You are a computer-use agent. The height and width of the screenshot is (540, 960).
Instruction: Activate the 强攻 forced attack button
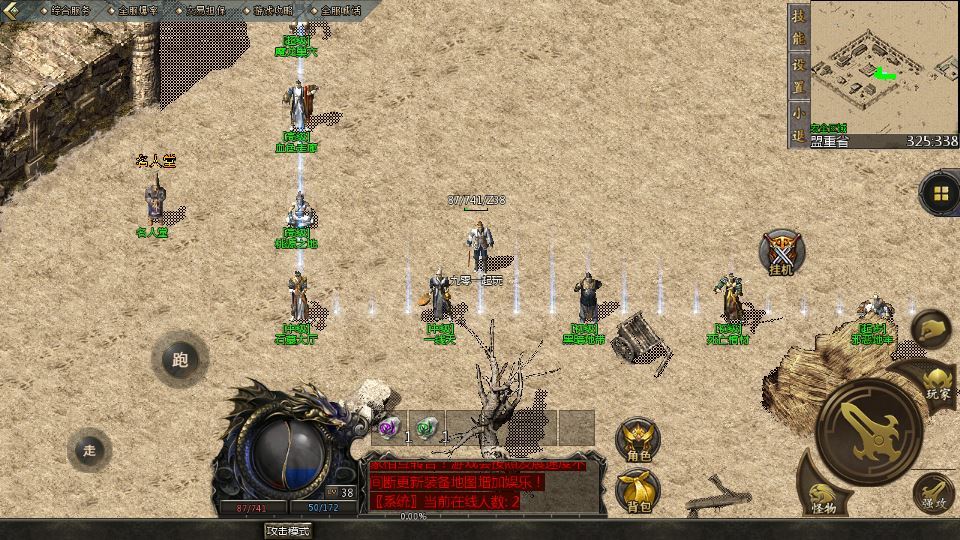click(933, 493)
